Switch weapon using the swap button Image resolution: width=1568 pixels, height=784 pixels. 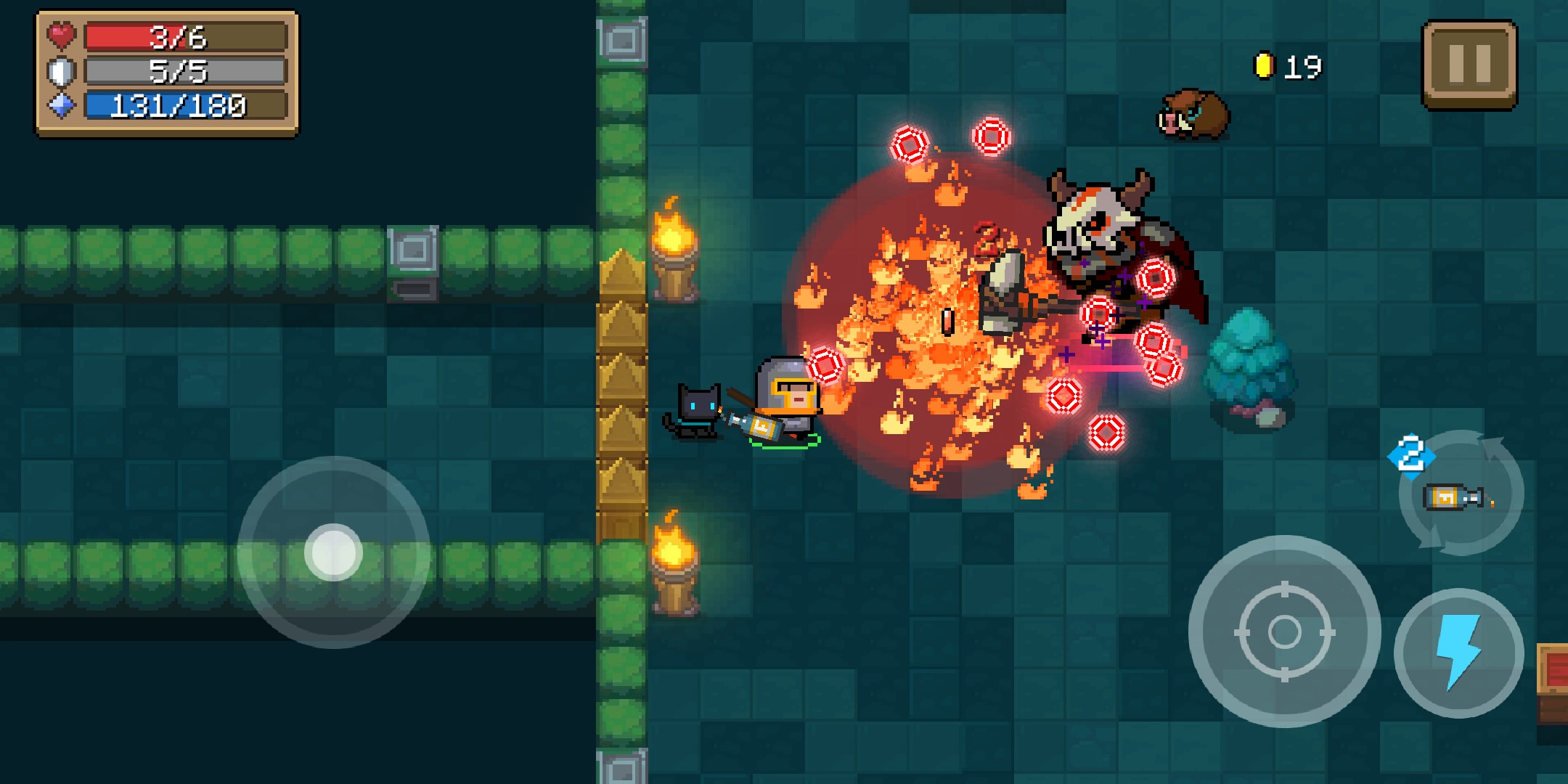pos(1461,494)
